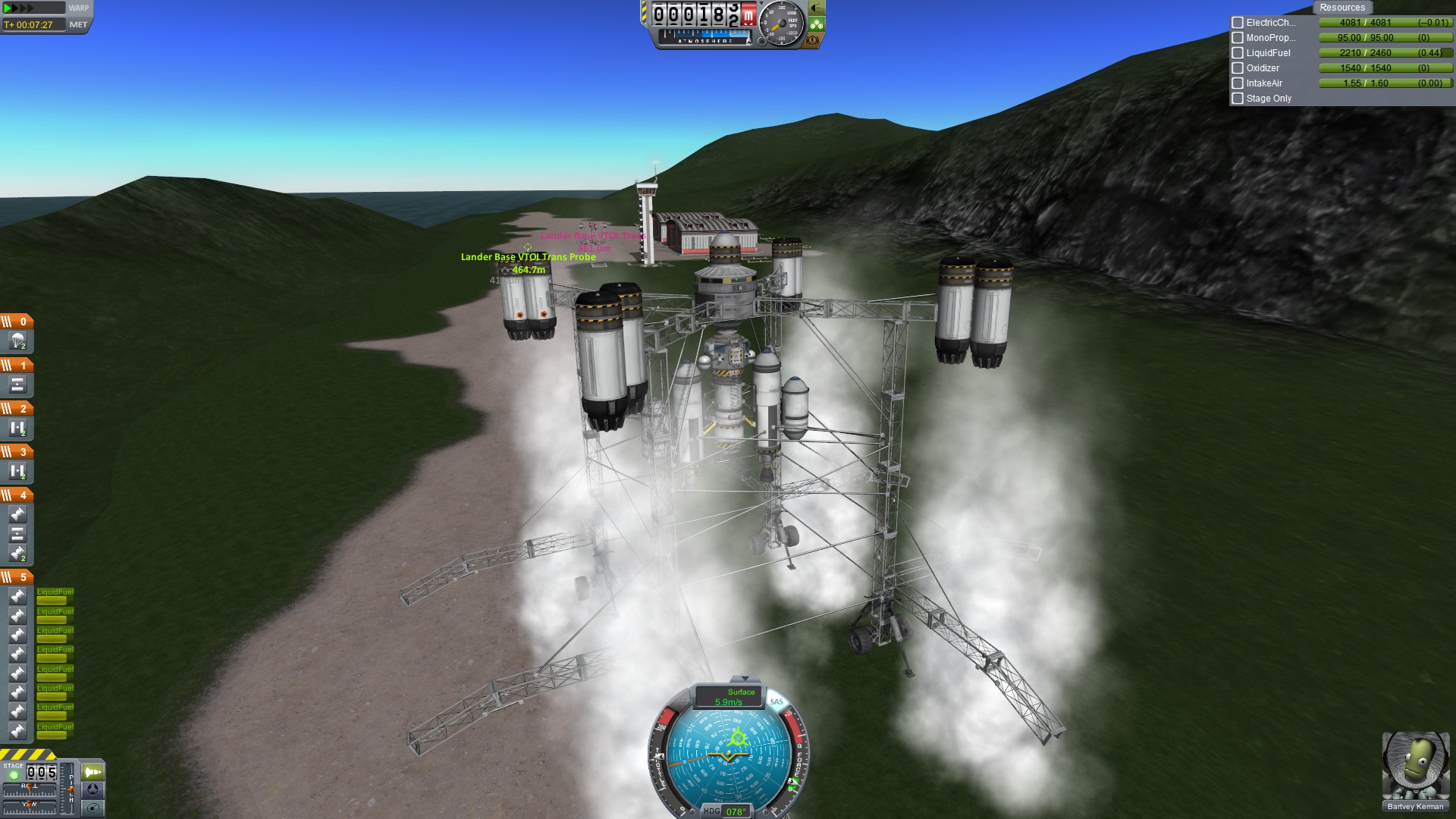
Task: Click Bartvey Kerman's crew portrait
Action: coord(1415,766)
